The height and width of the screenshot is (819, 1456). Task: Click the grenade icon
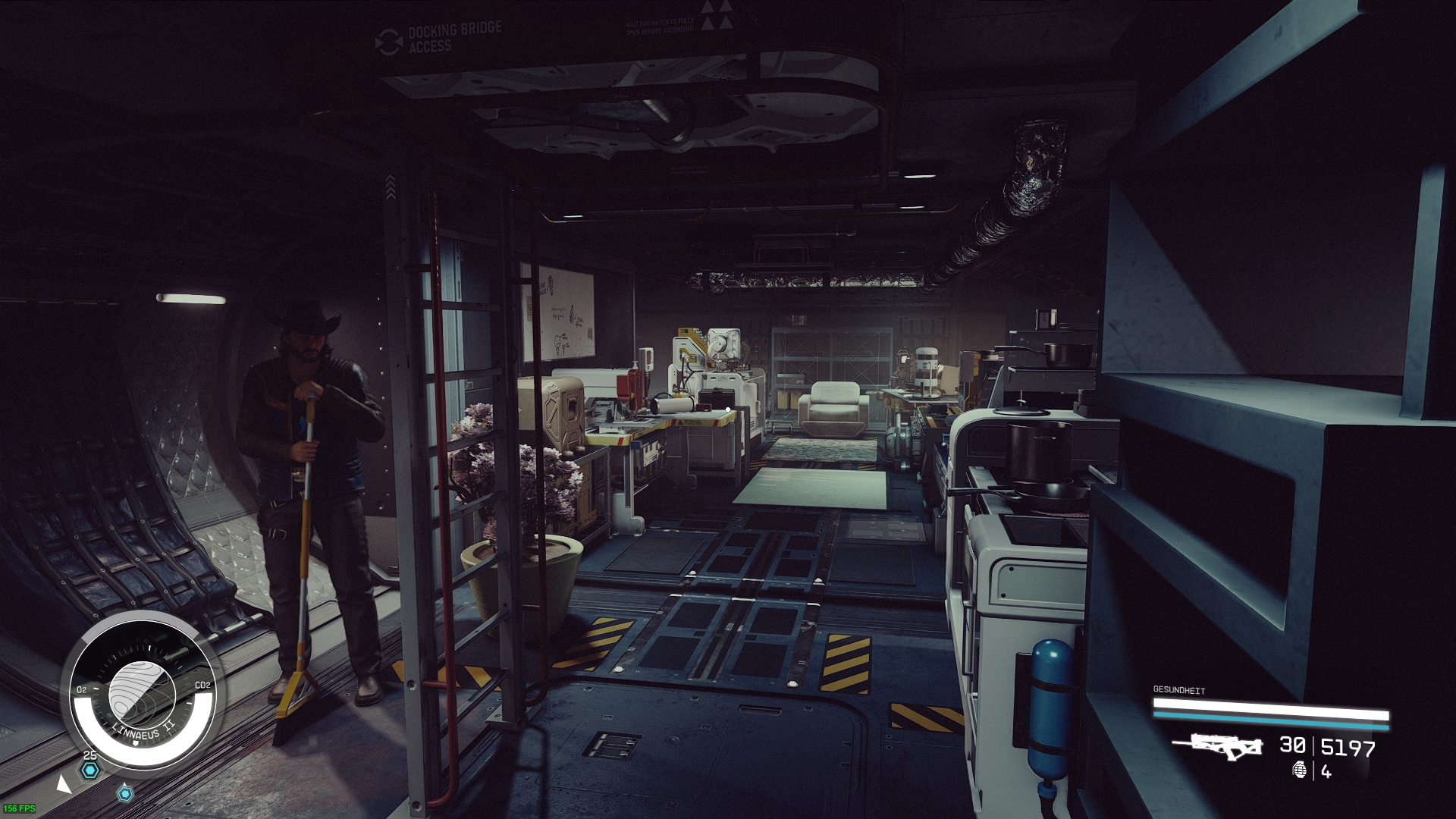(1300, 770)
